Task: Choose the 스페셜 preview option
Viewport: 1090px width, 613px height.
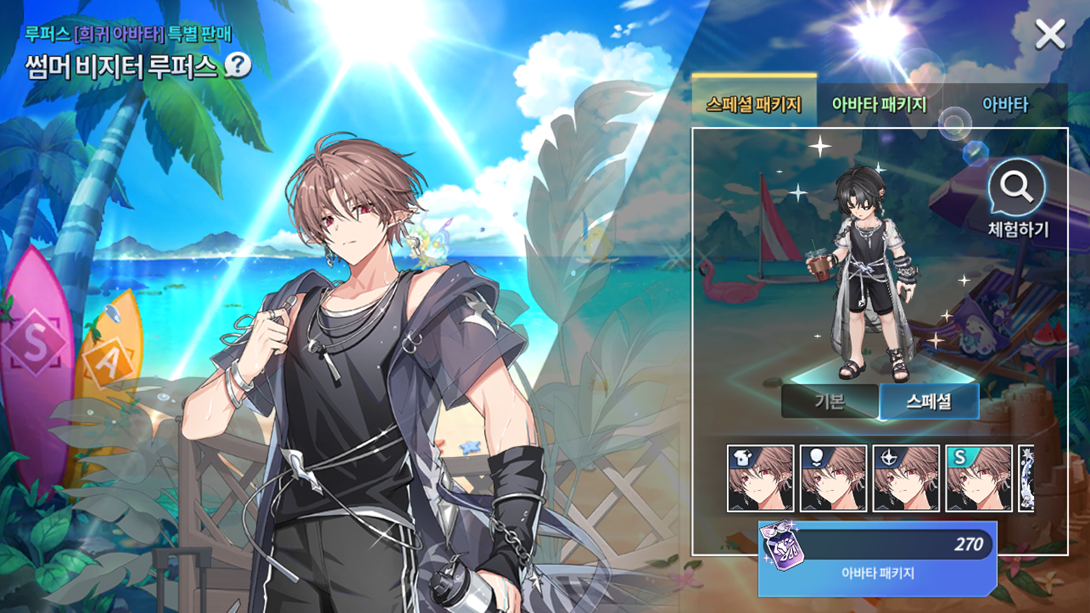Action: (x=928, y=402)
